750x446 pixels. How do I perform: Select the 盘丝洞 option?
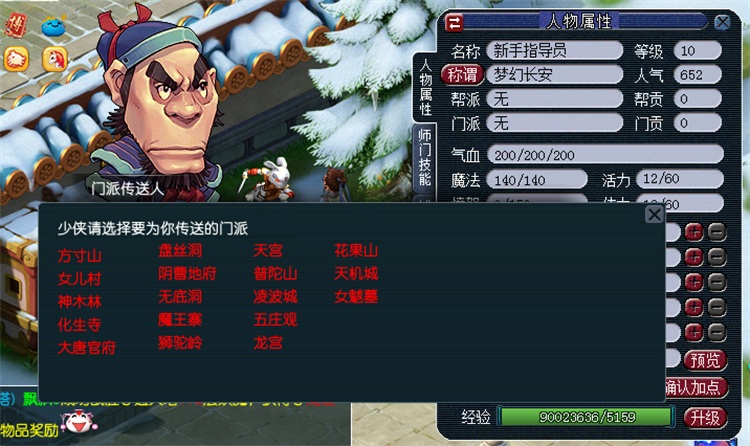180,250
